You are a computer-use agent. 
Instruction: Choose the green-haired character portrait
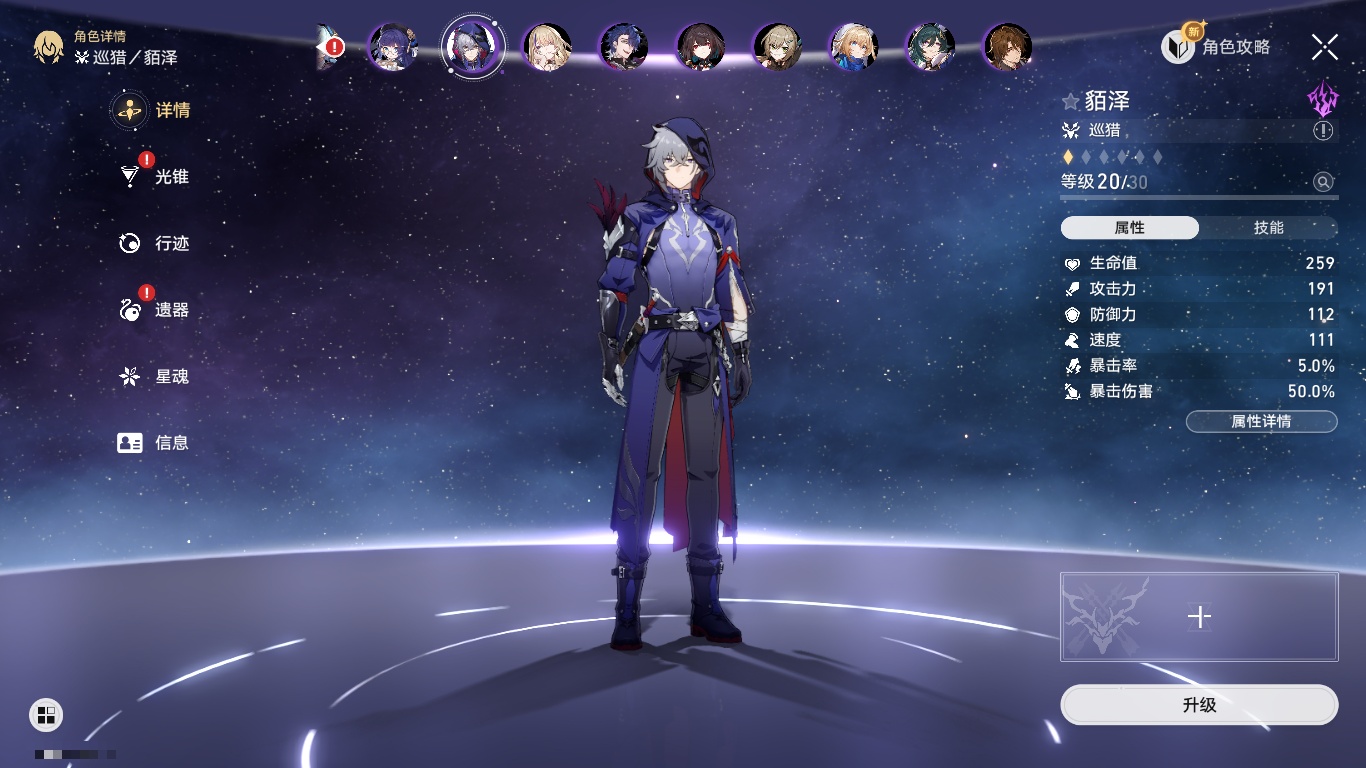point(930,47)
